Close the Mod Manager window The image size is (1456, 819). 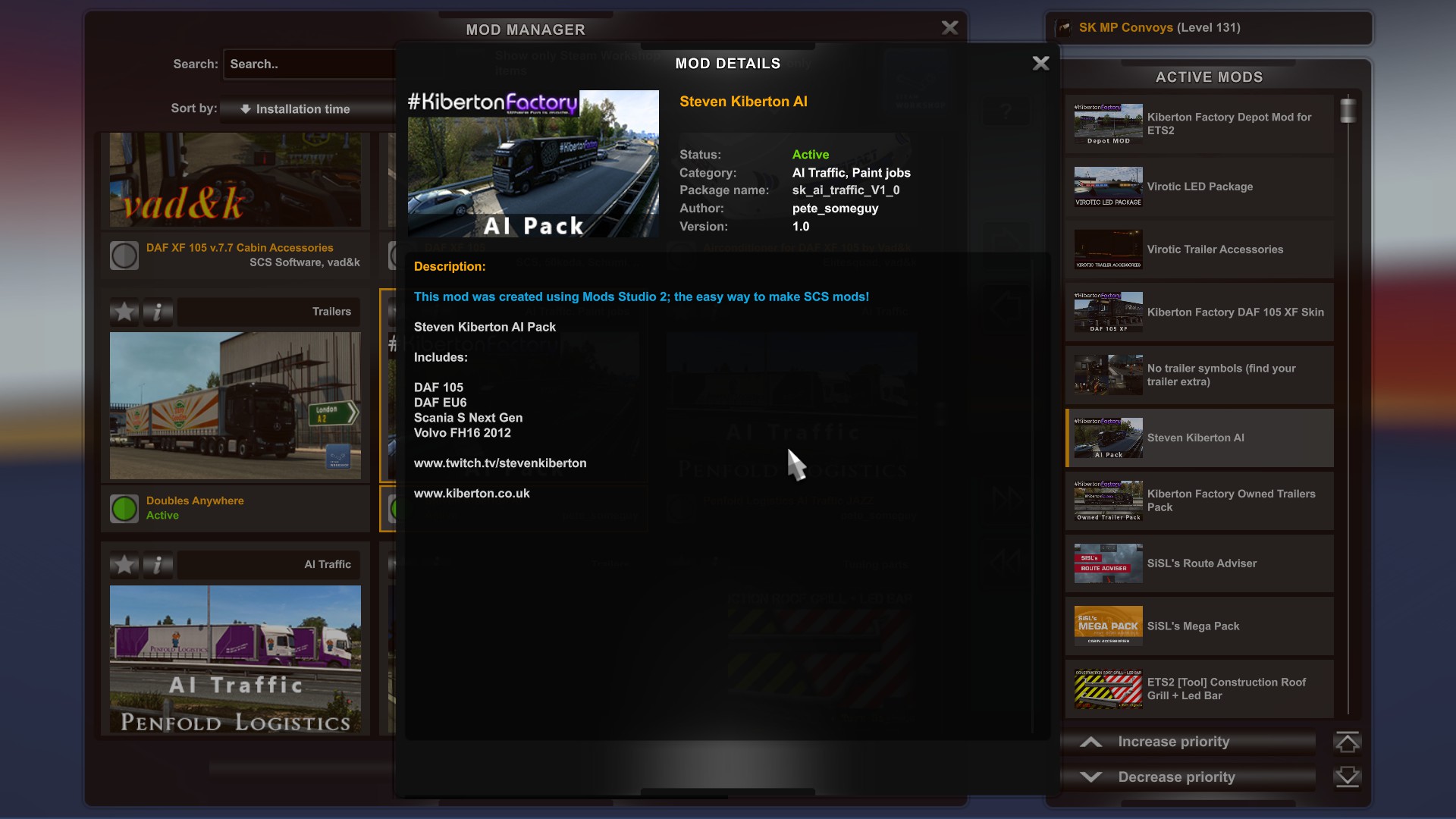click(950, 27)
